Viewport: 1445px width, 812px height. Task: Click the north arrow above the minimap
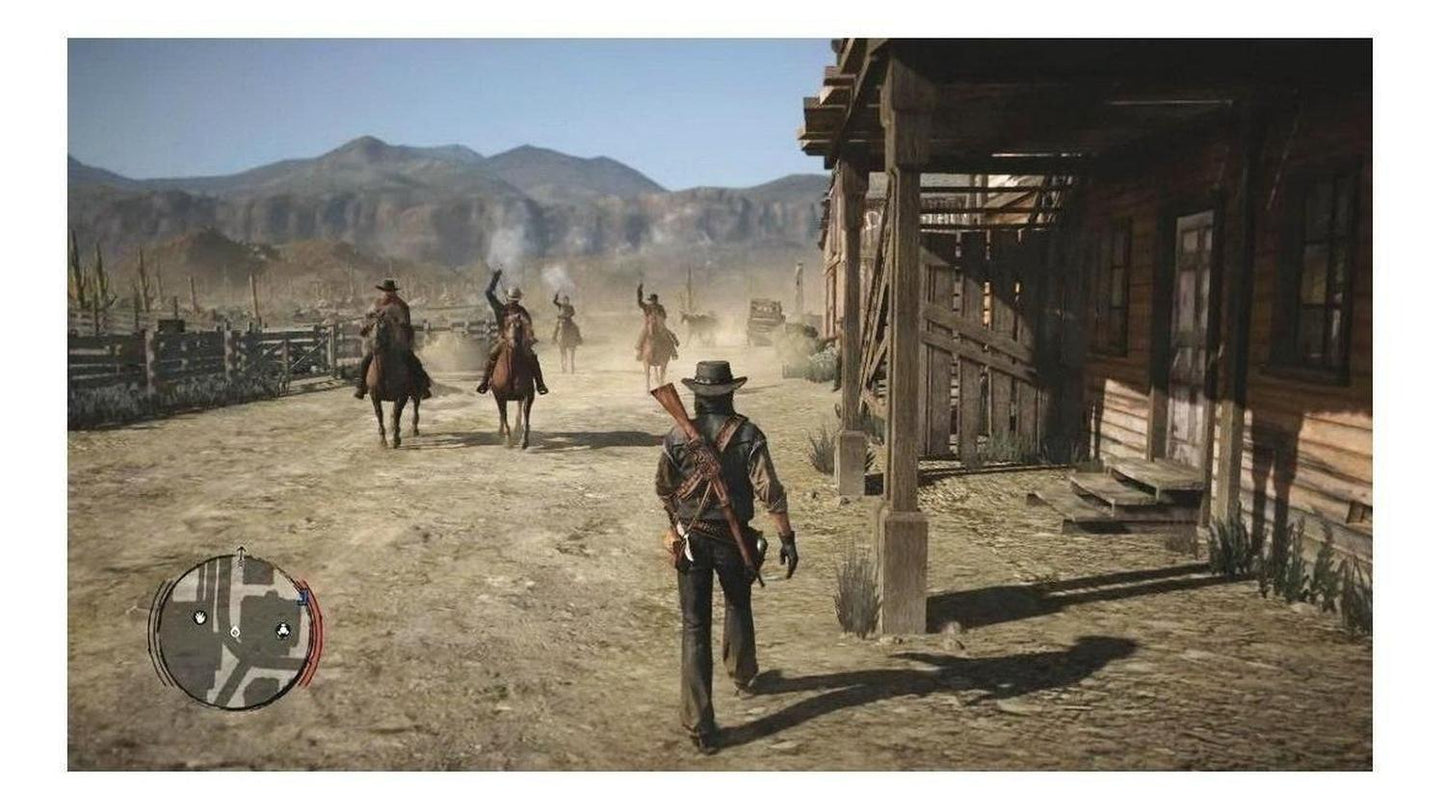(x=241, y=552)
